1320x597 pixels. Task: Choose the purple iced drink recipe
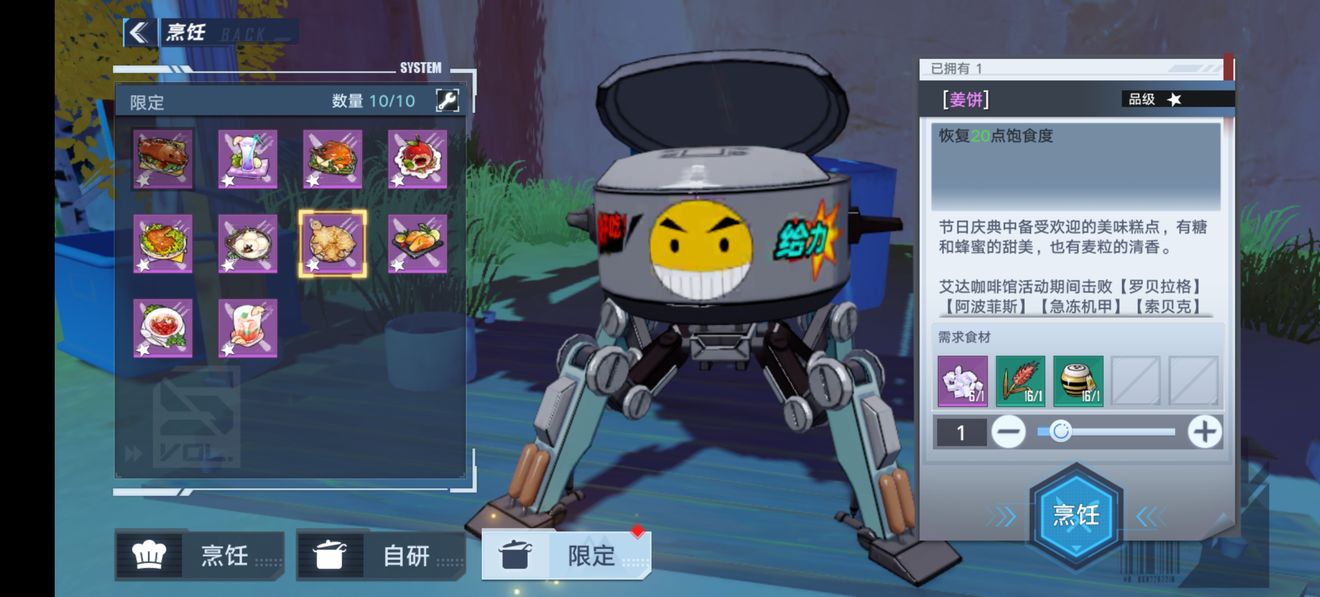(248, 159)
